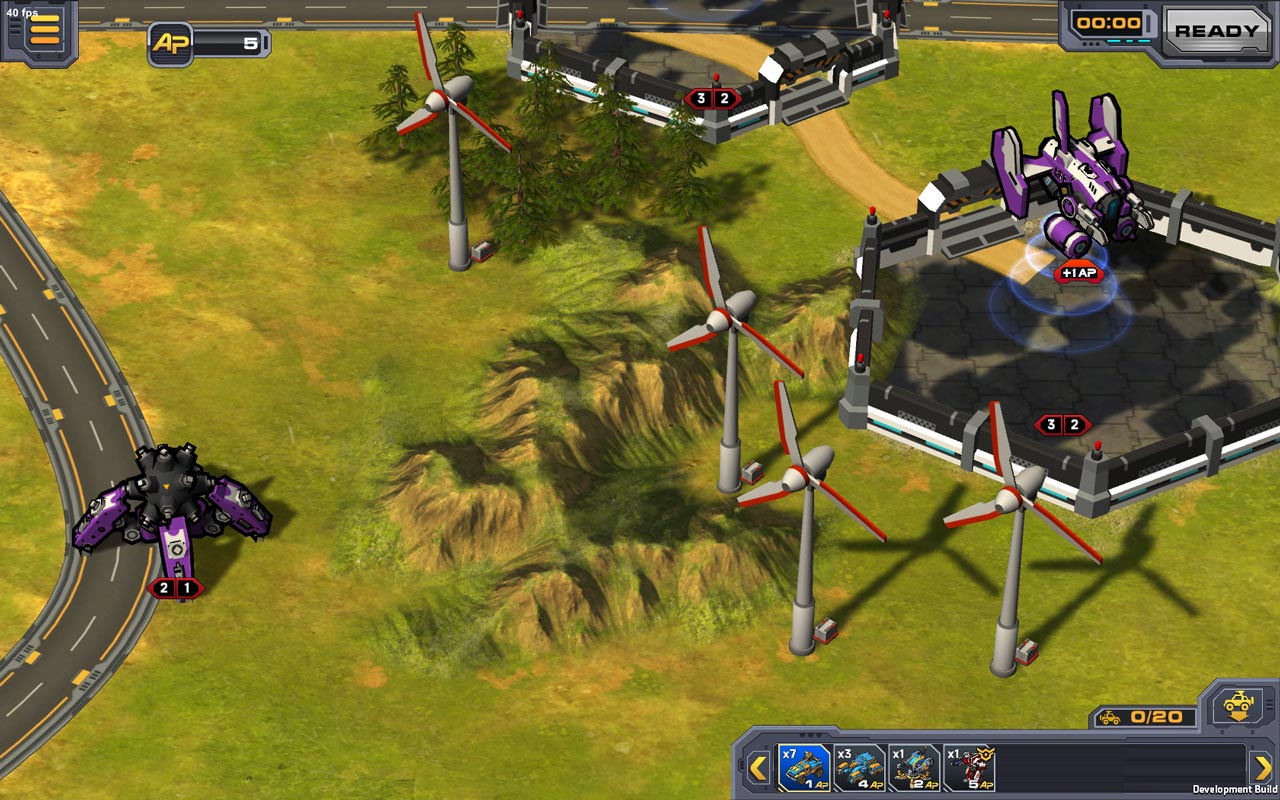
Task: Show previous units with the left arrow
Action: [x=758, y=768]
